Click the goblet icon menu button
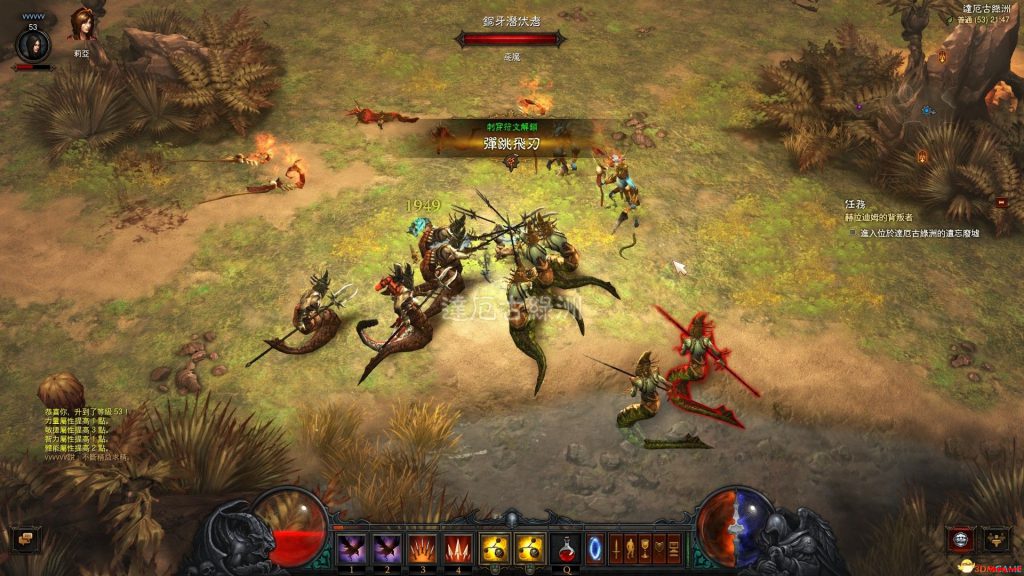This screenshot has width=1024, height=576. point(645,547)
